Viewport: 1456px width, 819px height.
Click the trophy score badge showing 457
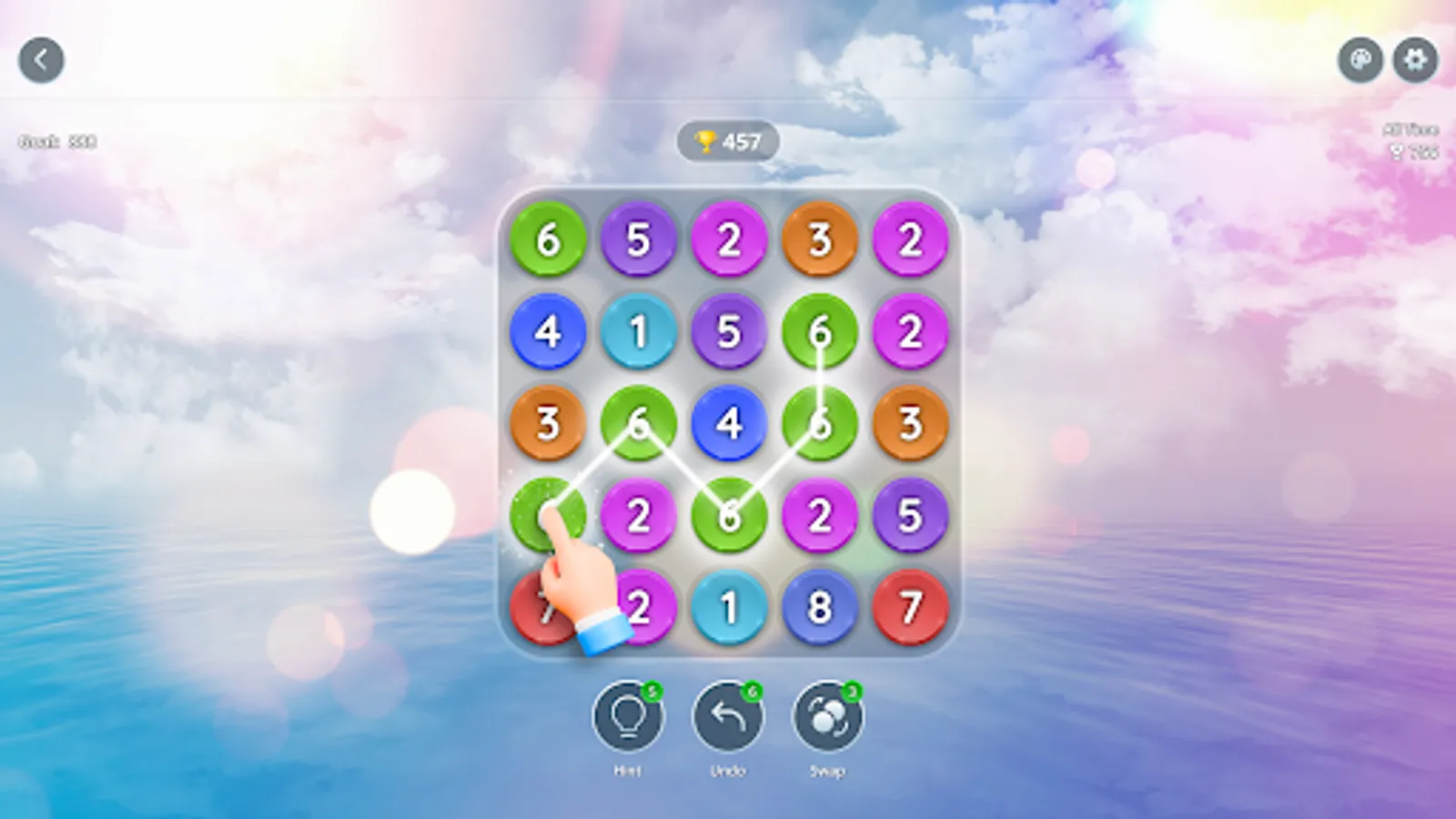coord(728,141)
